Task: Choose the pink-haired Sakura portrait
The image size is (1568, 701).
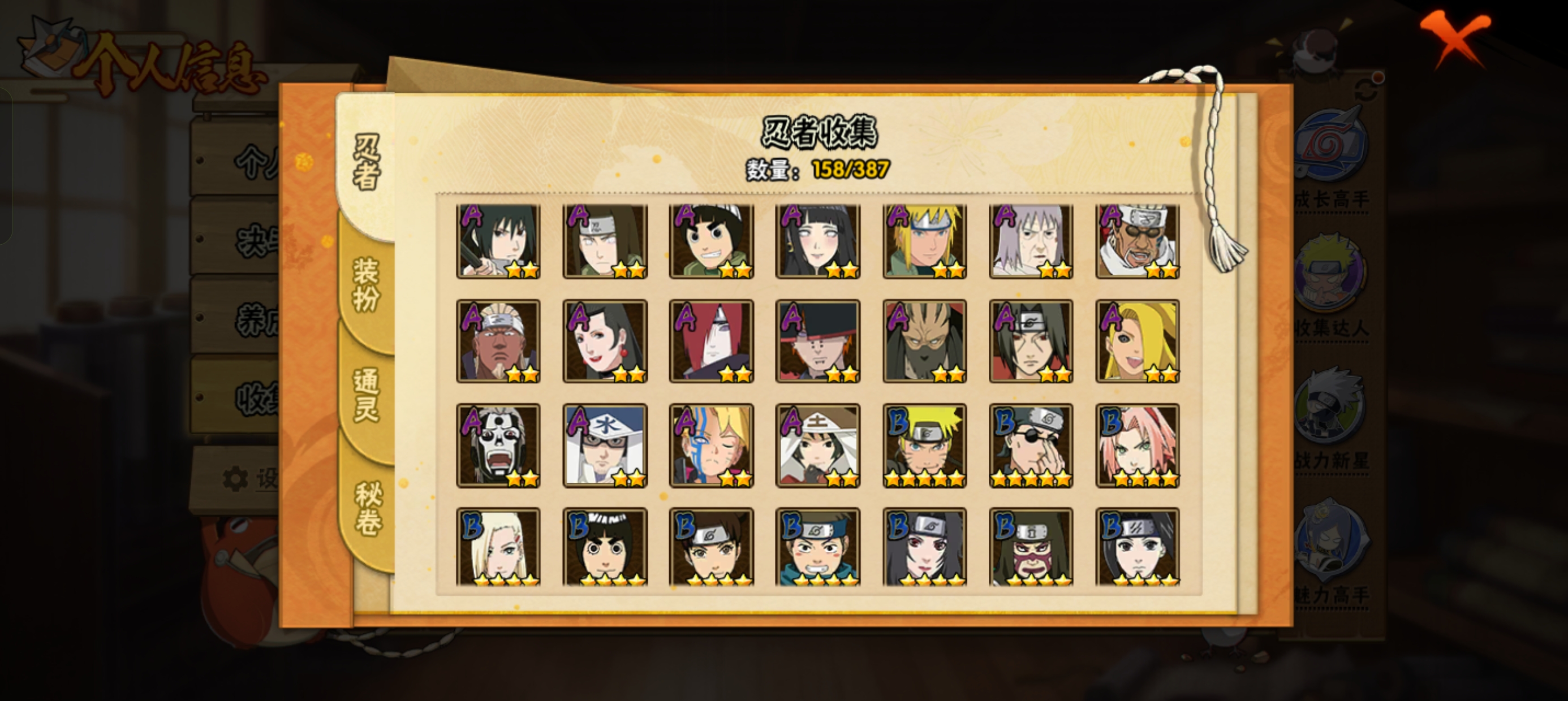Action: (1137, 446)
